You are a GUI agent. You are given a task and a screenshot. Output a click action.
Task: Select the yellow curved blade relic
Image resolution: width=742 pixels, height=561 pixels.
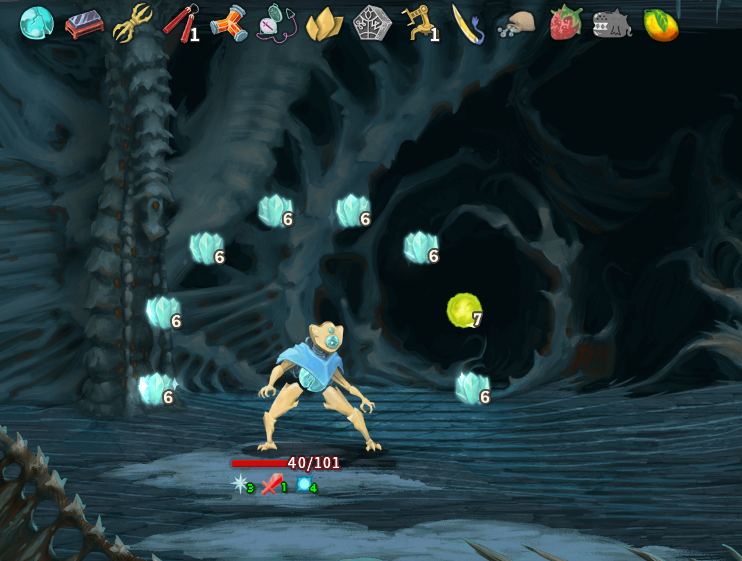(x=468, y=23)
